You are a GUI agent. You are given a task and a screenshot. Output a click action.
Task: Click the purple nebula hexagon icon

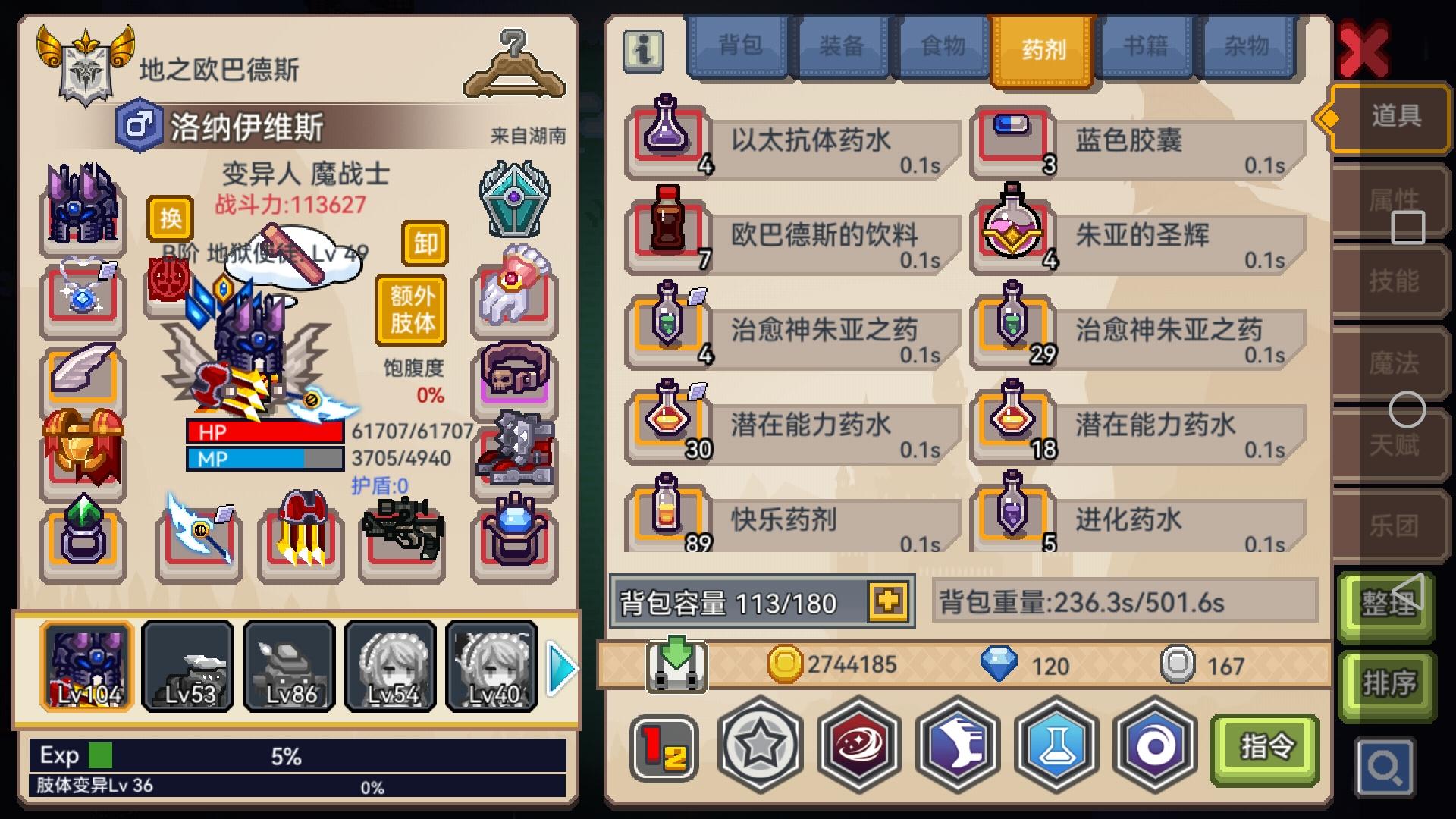tap(859, 747)
